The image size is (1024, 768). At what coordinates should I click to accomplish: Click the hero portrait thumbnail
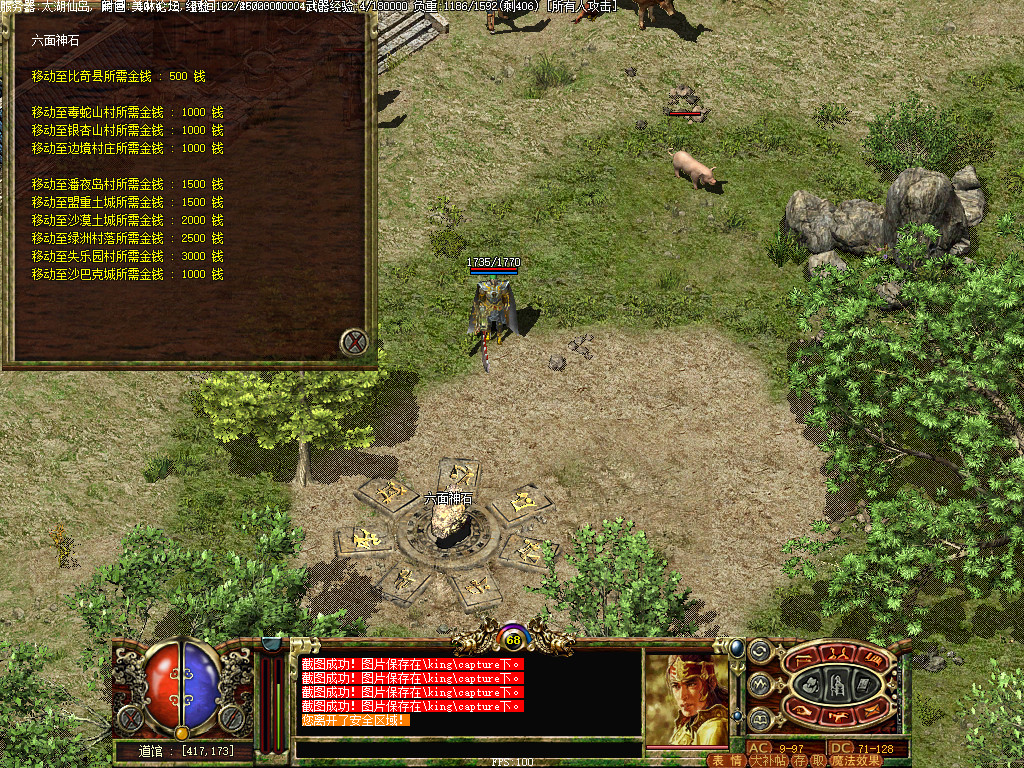pos(686,698)
